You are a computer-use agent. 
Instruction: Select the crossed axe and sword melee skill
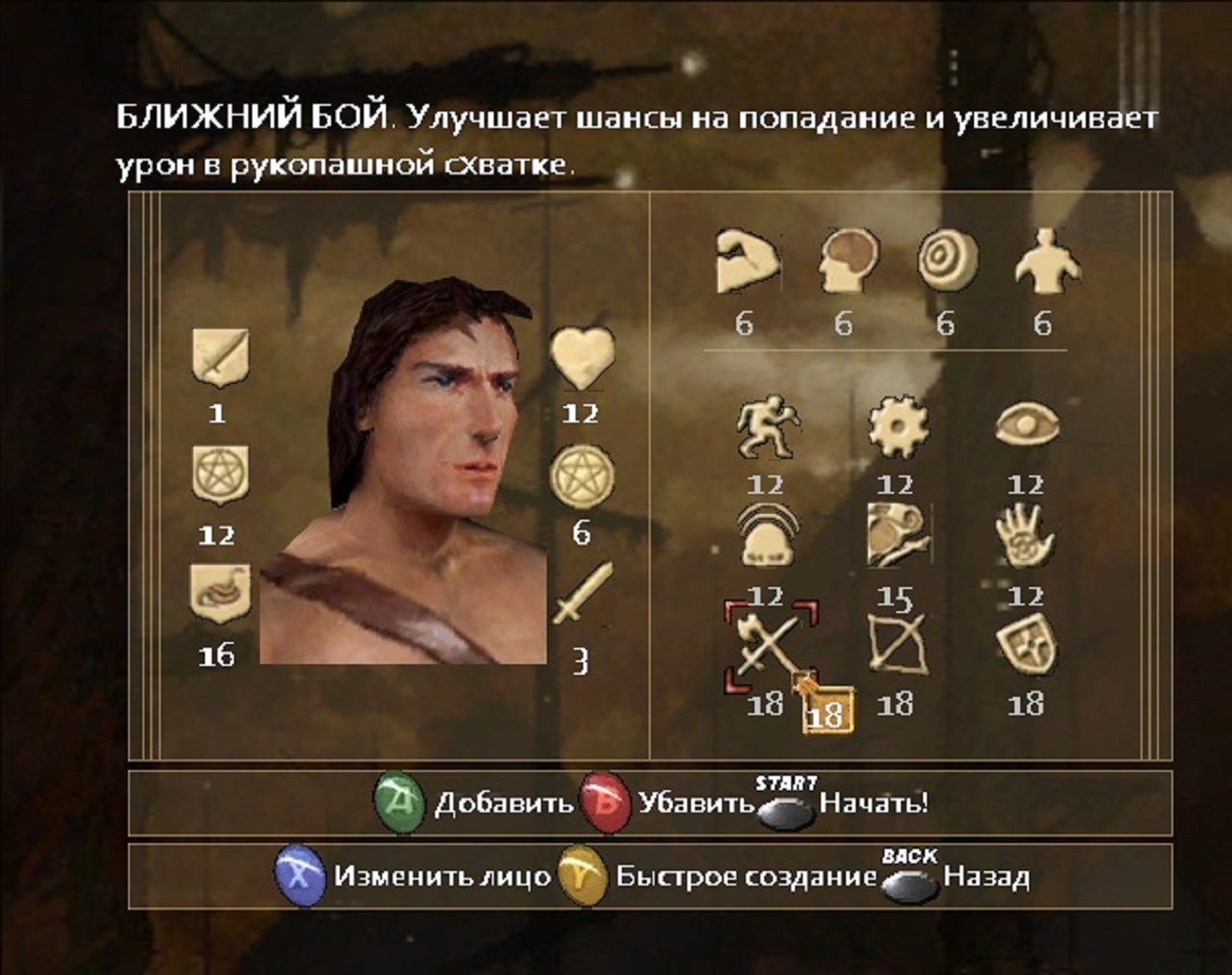pyautogui.click(x=769, y=645)
